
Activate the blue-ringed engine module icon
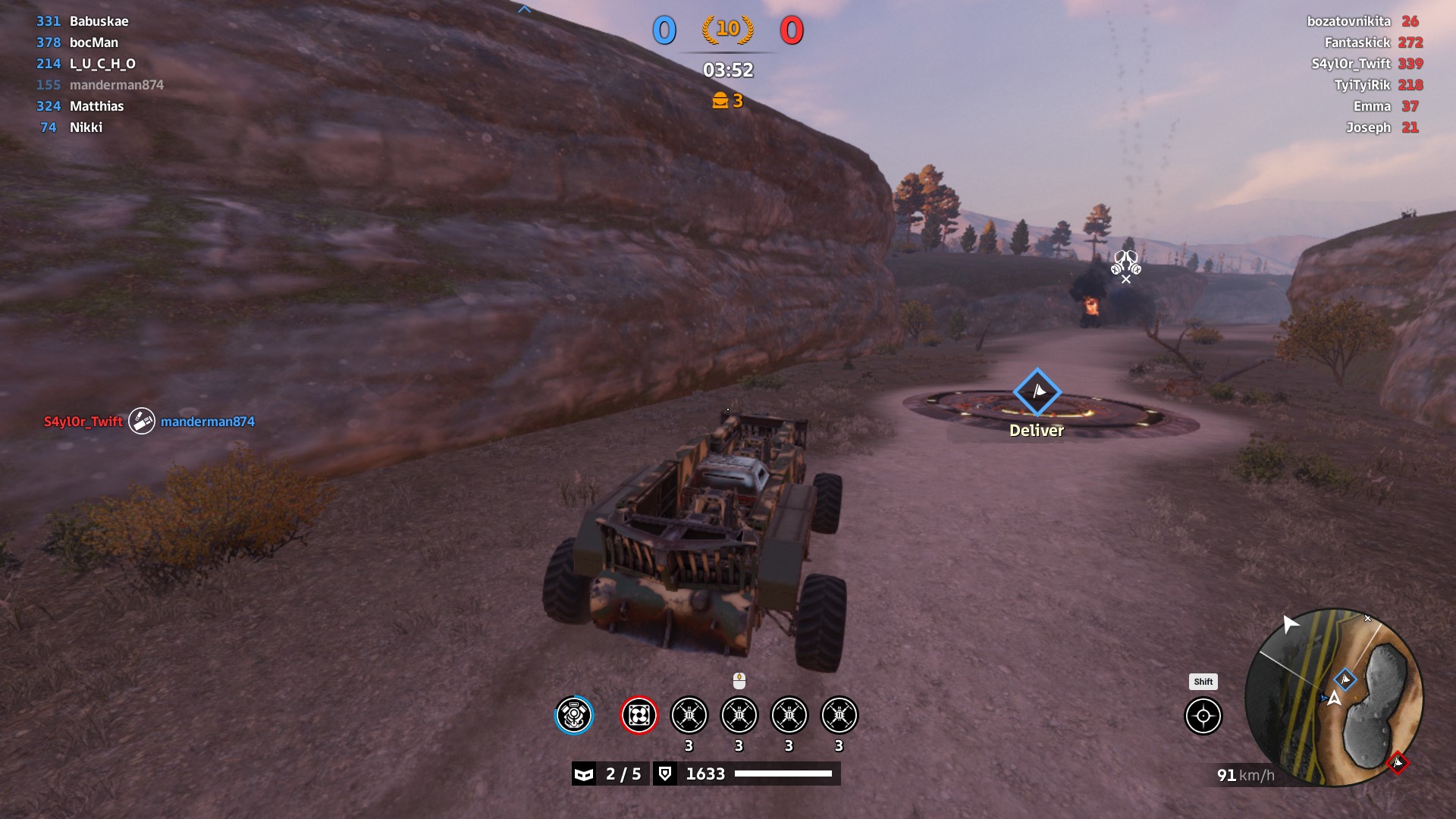coord(573,715)
